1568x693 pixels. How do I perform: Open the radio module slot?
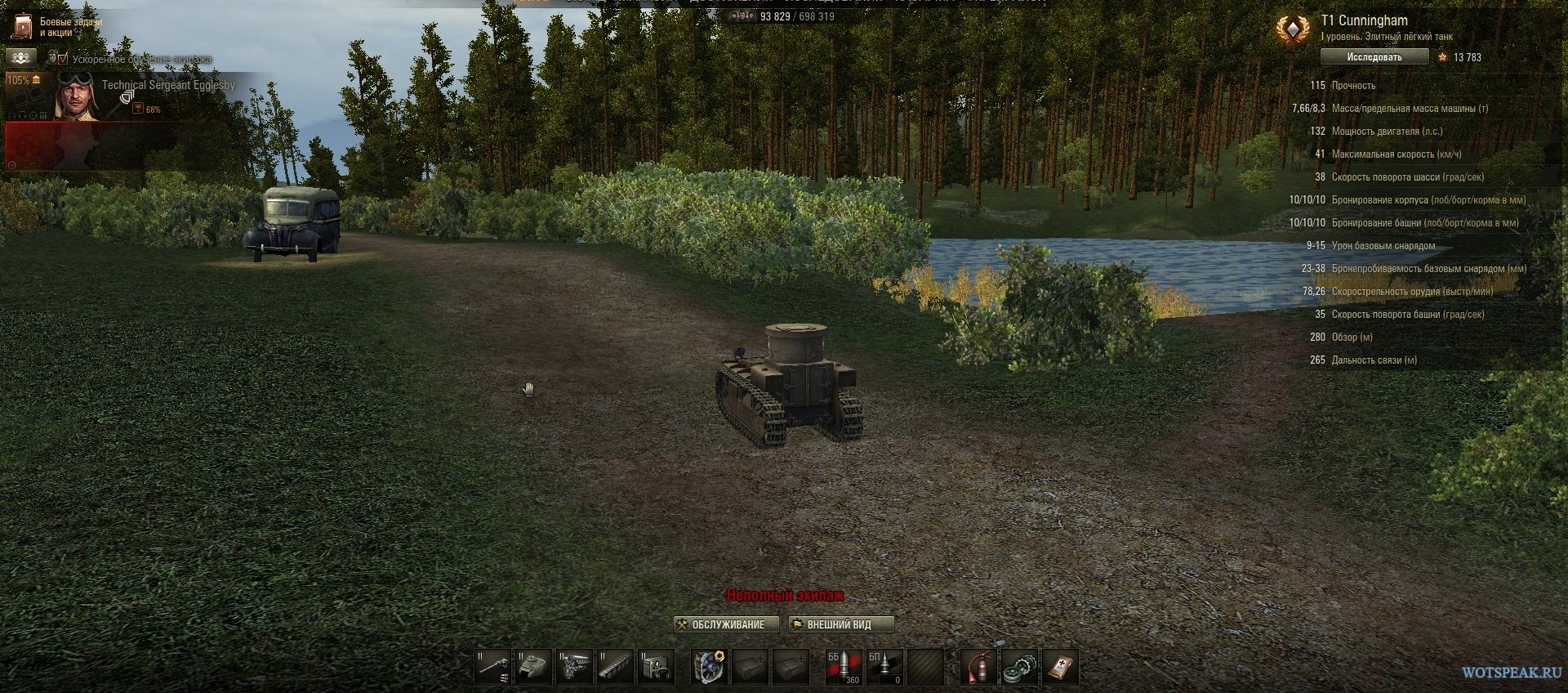[x=656, y=667]
